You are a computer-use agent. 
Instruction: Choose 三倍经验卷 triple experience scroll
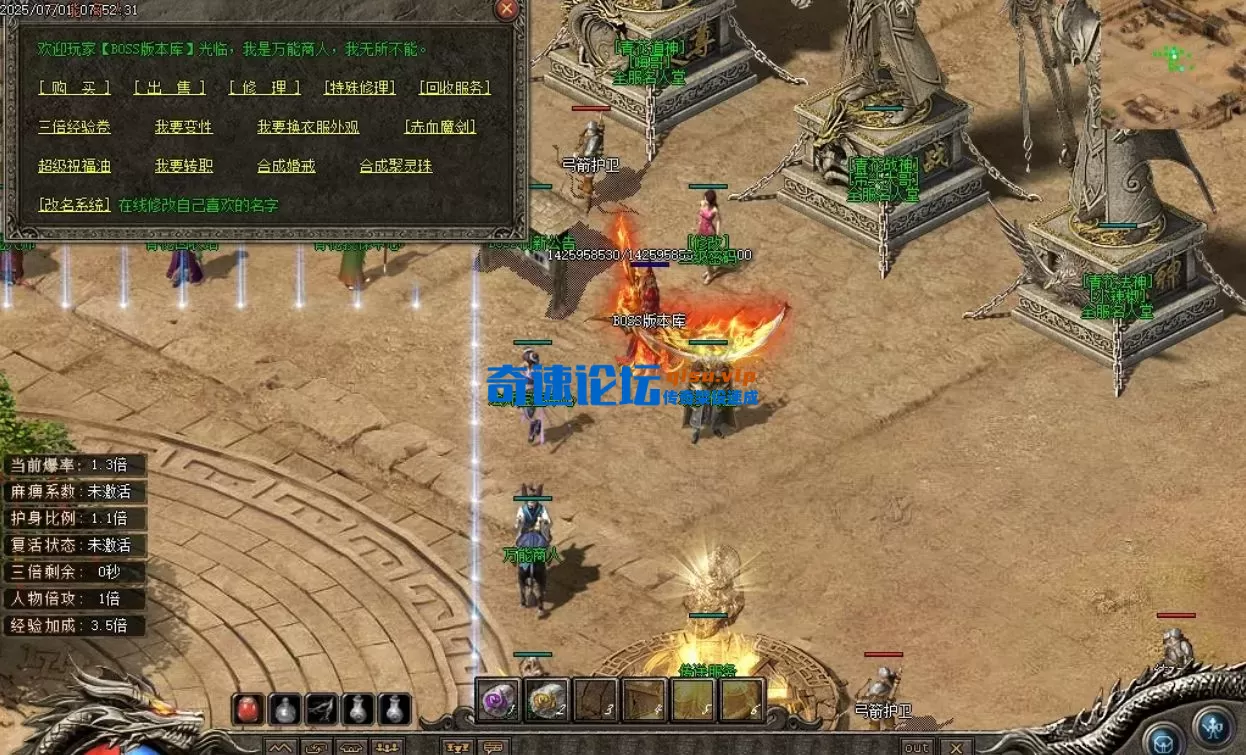click(74, 127)
